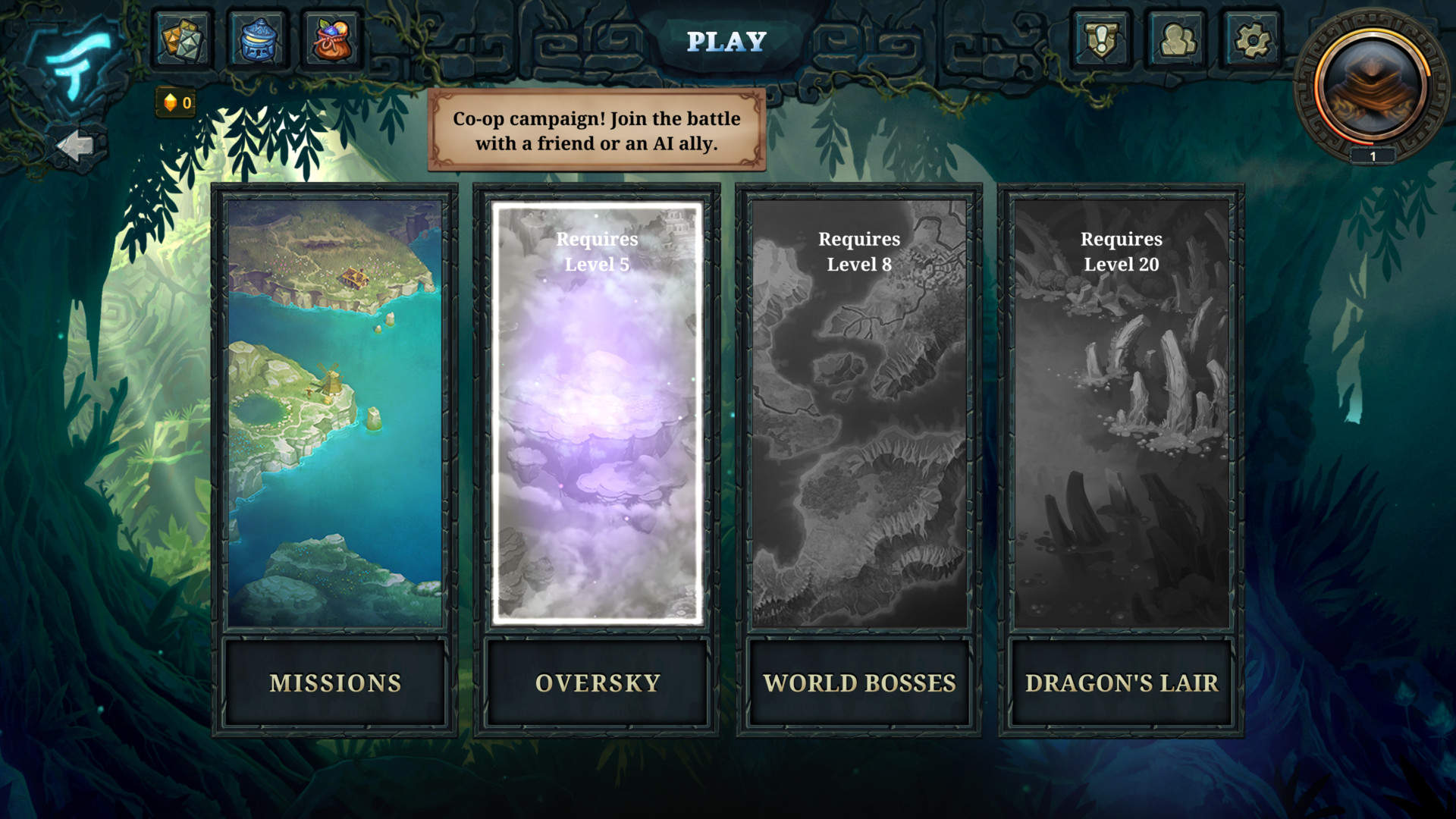Choose the World Bosses mode card
The height and width of the screenshot is (819, 1456).
pyautogui.click(x=859, y=413)
